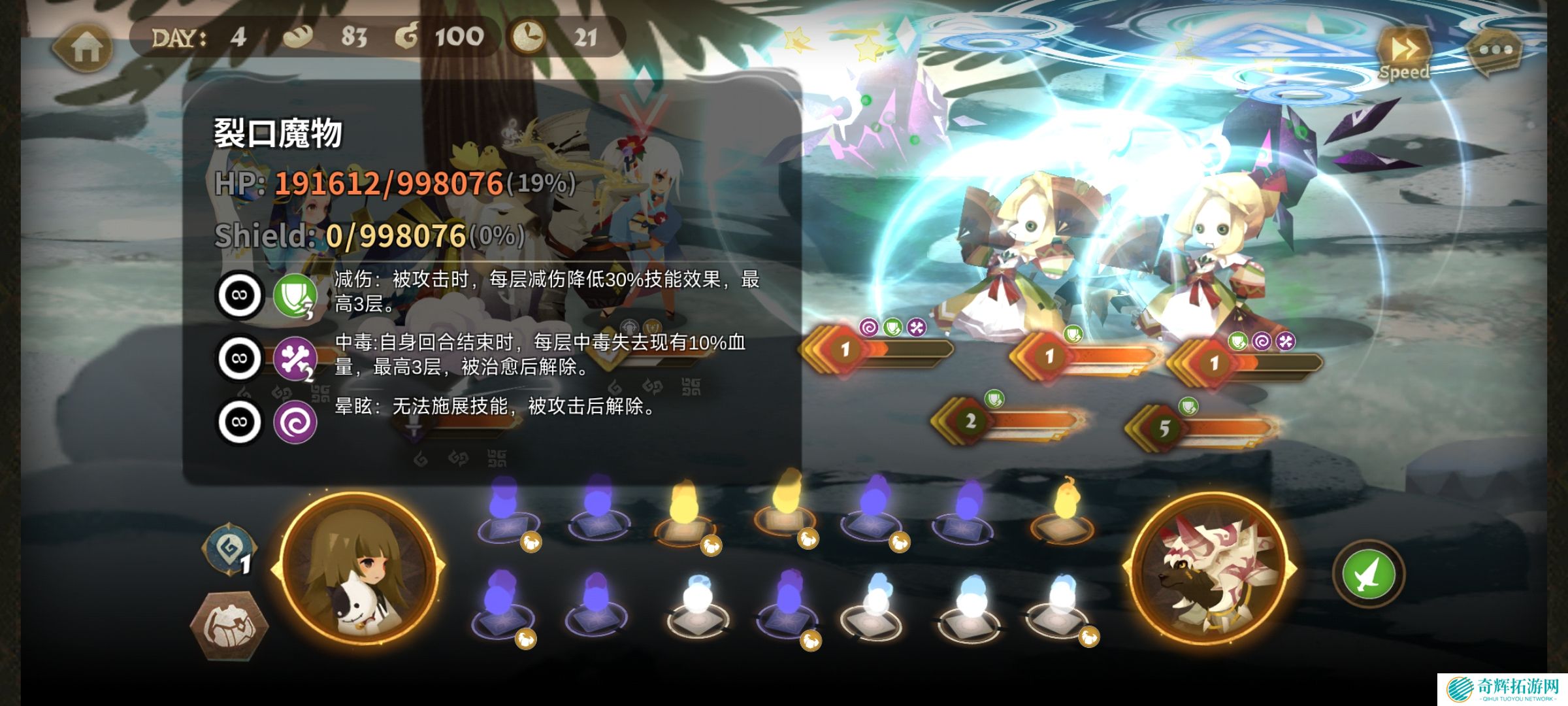Open the 奇辉拓游网 watermark link
Image resolution: width=1568 pixels, height=706 pixels.
[x=1501, y=689]
